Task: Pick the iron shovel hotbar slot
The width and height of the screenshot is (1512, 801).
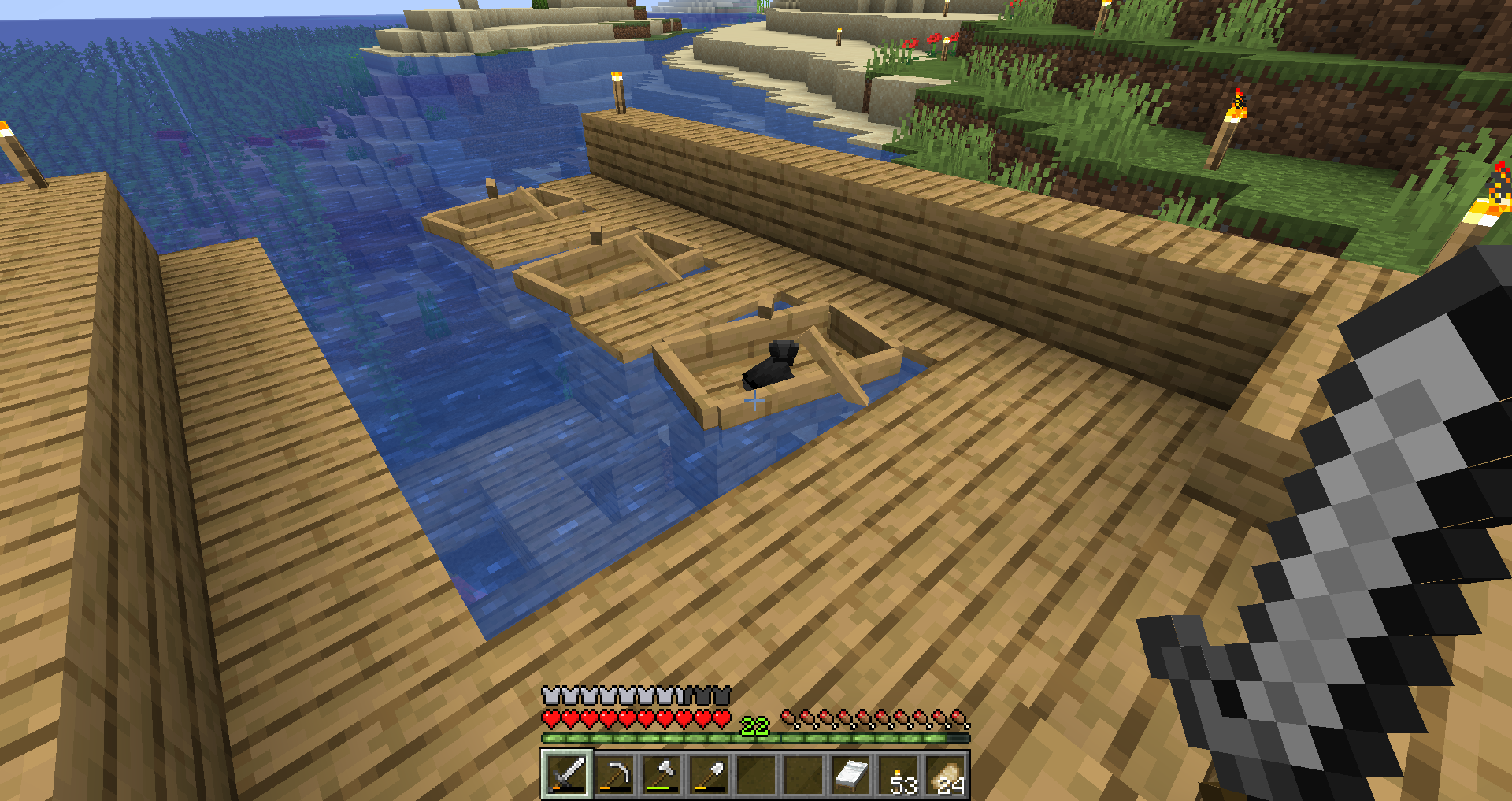Action: 709,773
